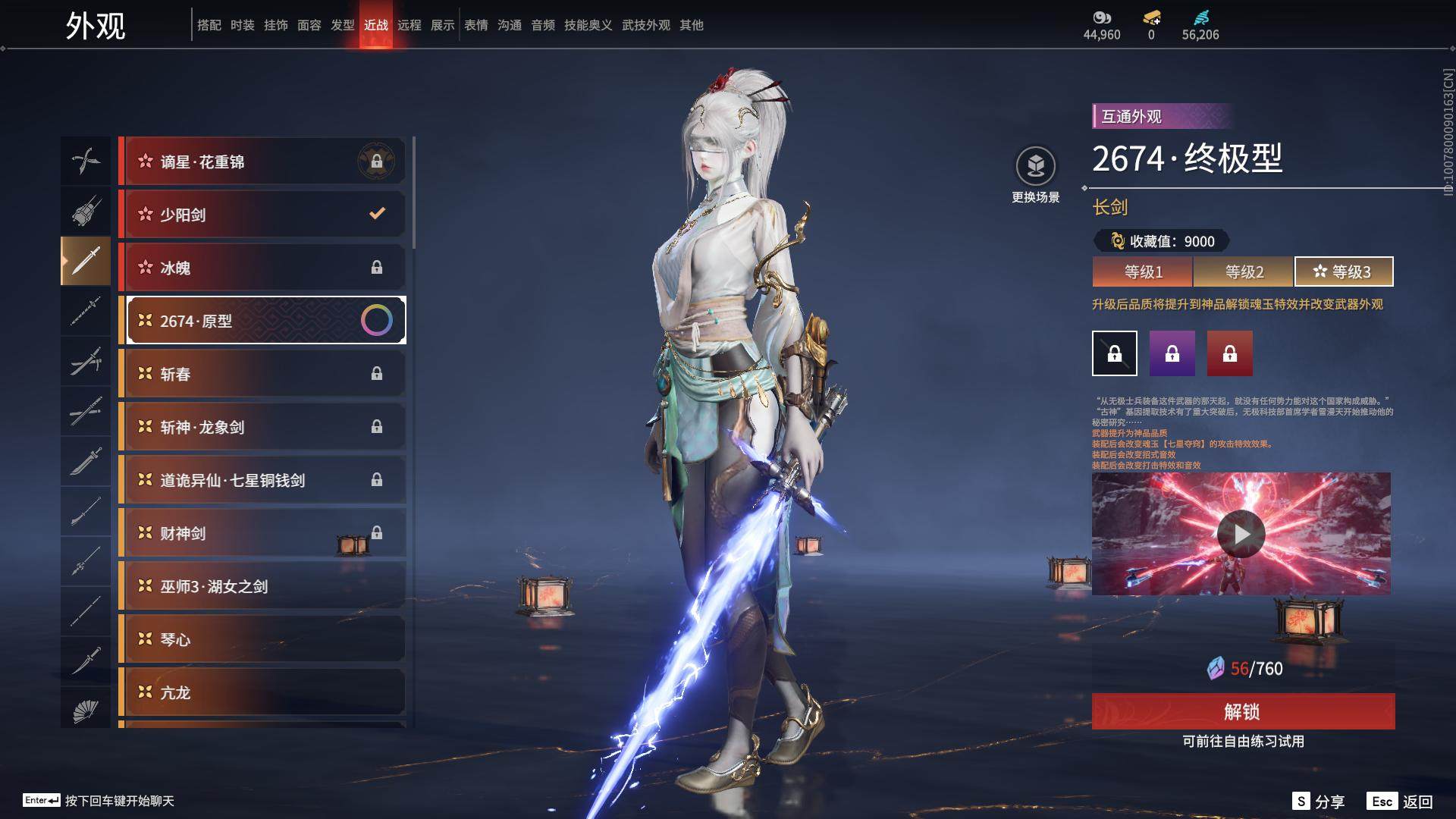Show the 等级2 appearance level
This screenshot has width=1456, height=819.
tap(1244, 271)
